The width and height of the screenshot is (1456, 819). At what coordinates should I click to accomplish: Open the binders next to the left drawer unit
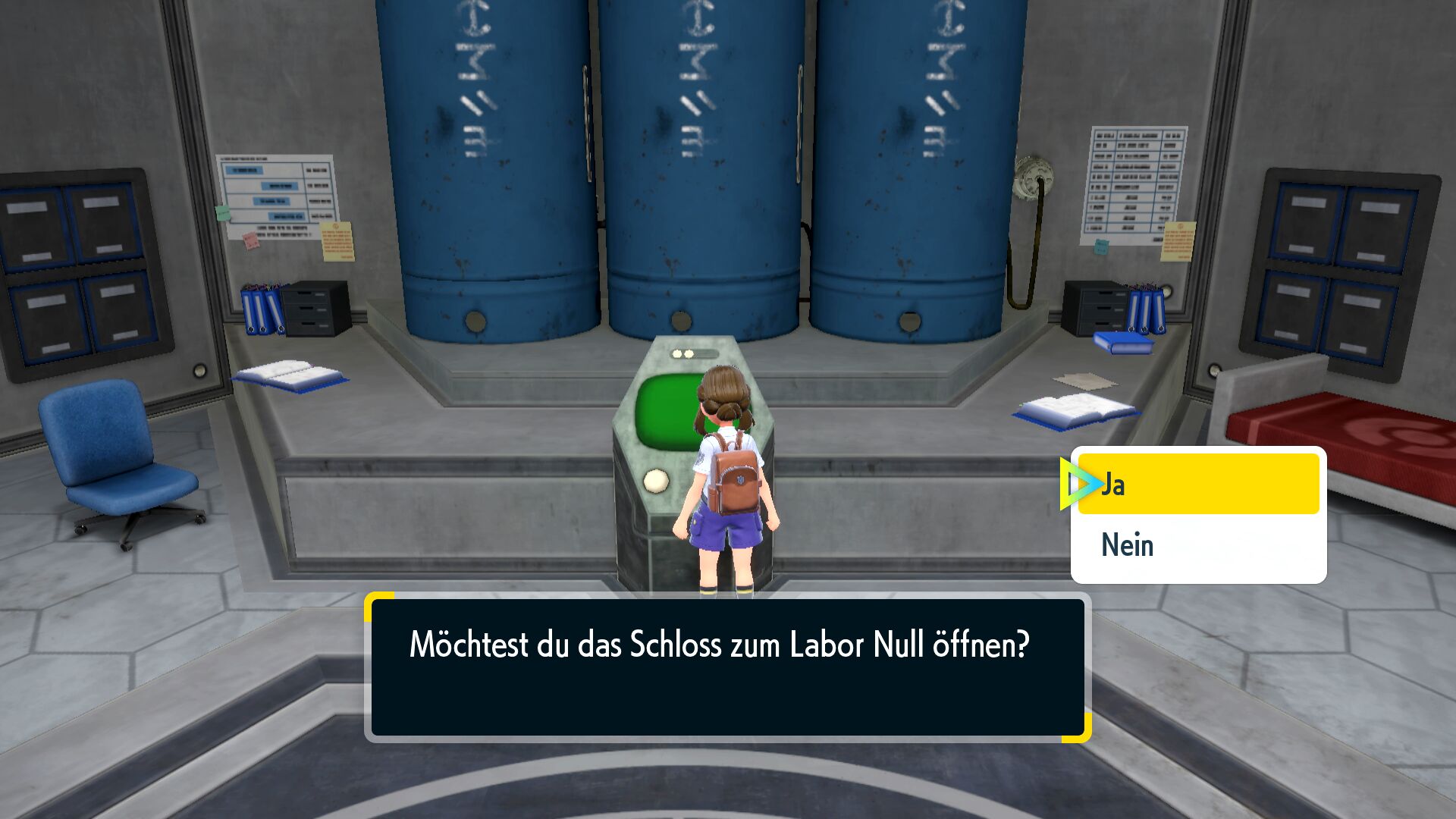pyautogui.click(x=262, y=307)
